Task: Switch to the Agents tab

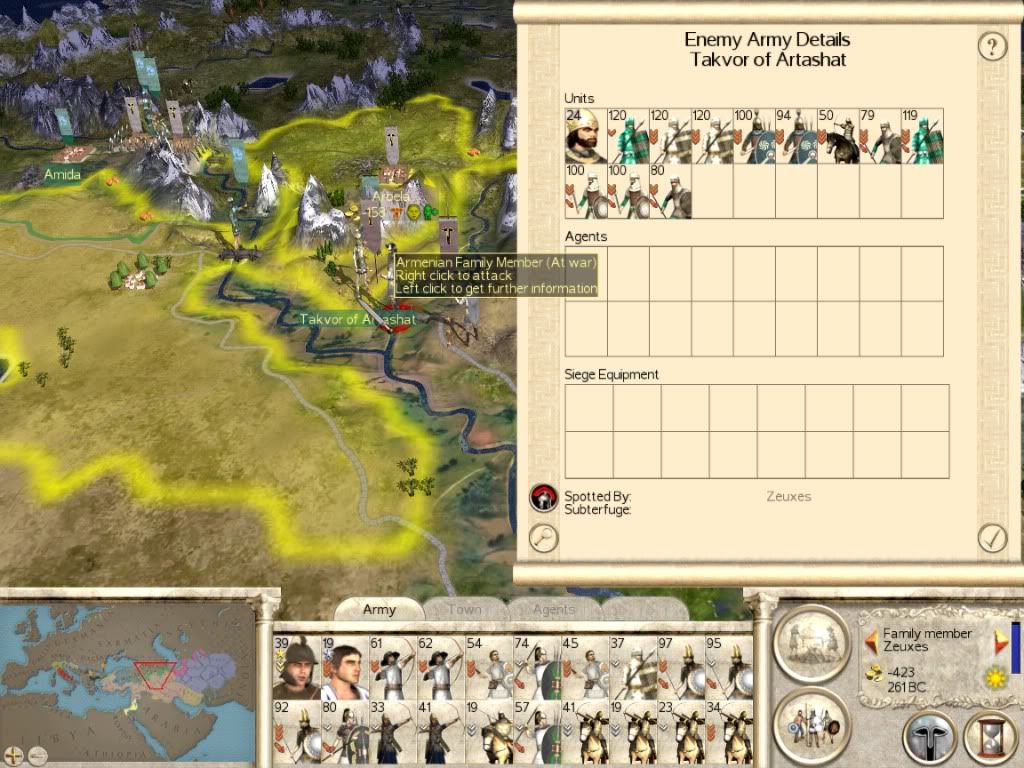Action: pos(553,609)
